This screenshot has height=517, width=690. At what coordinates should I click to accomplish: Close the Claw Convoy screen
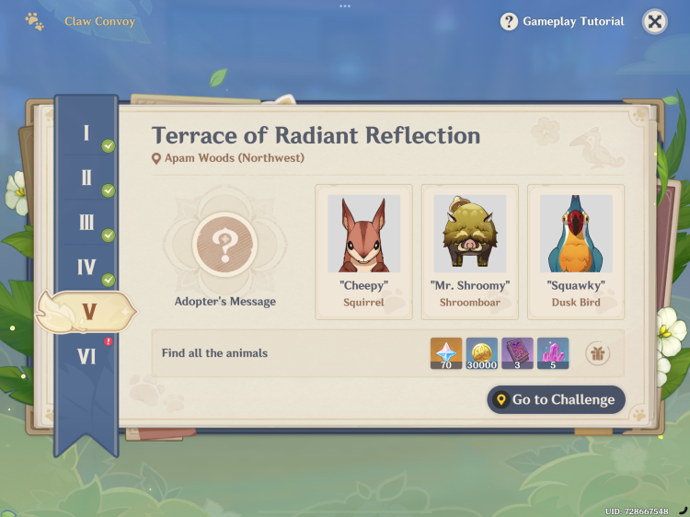pos(654,22)
